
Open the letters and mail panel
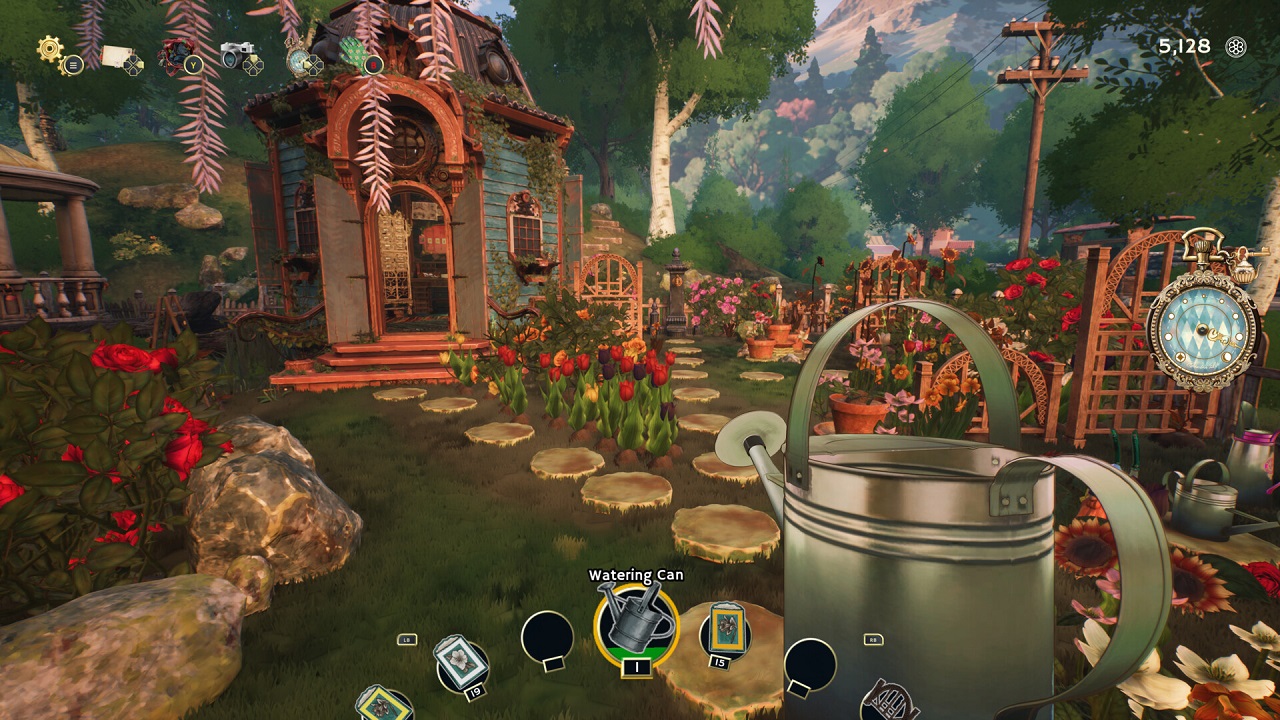tap(115, 53)
